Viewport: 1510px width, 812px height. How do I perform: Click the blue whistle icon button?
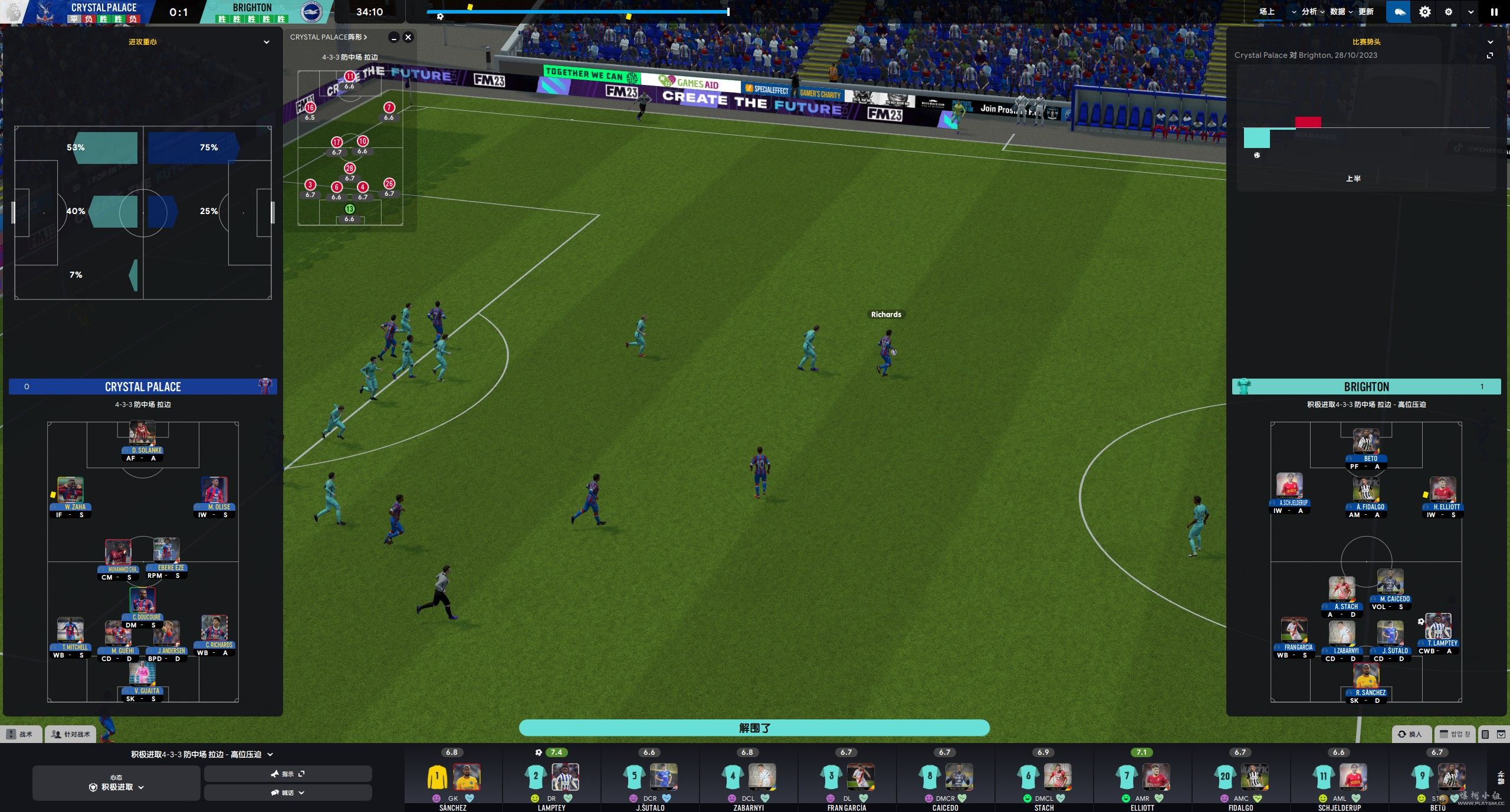tap(1399, 12)
